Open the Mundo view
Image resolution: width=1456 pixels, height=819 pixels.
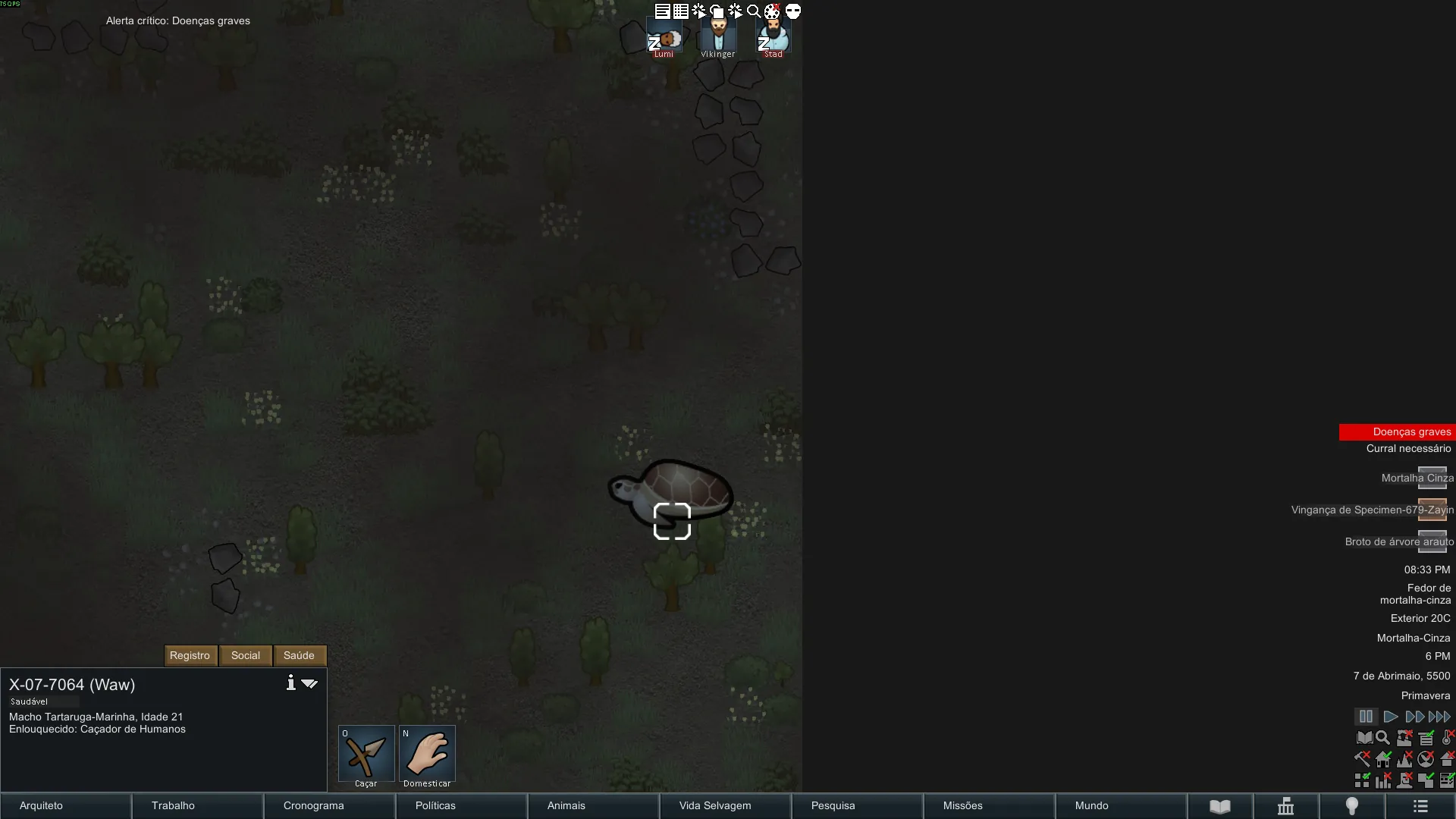coord(1121,805)
